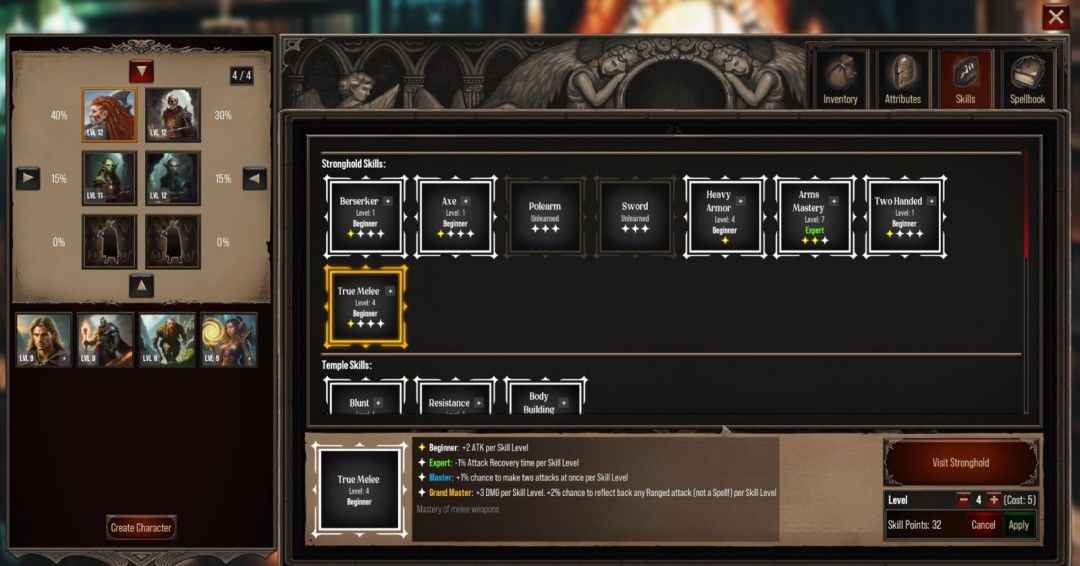This screenshot has height=566, width=1080.
Task: Select the Berserker skill tile
Action: (365, 216)
